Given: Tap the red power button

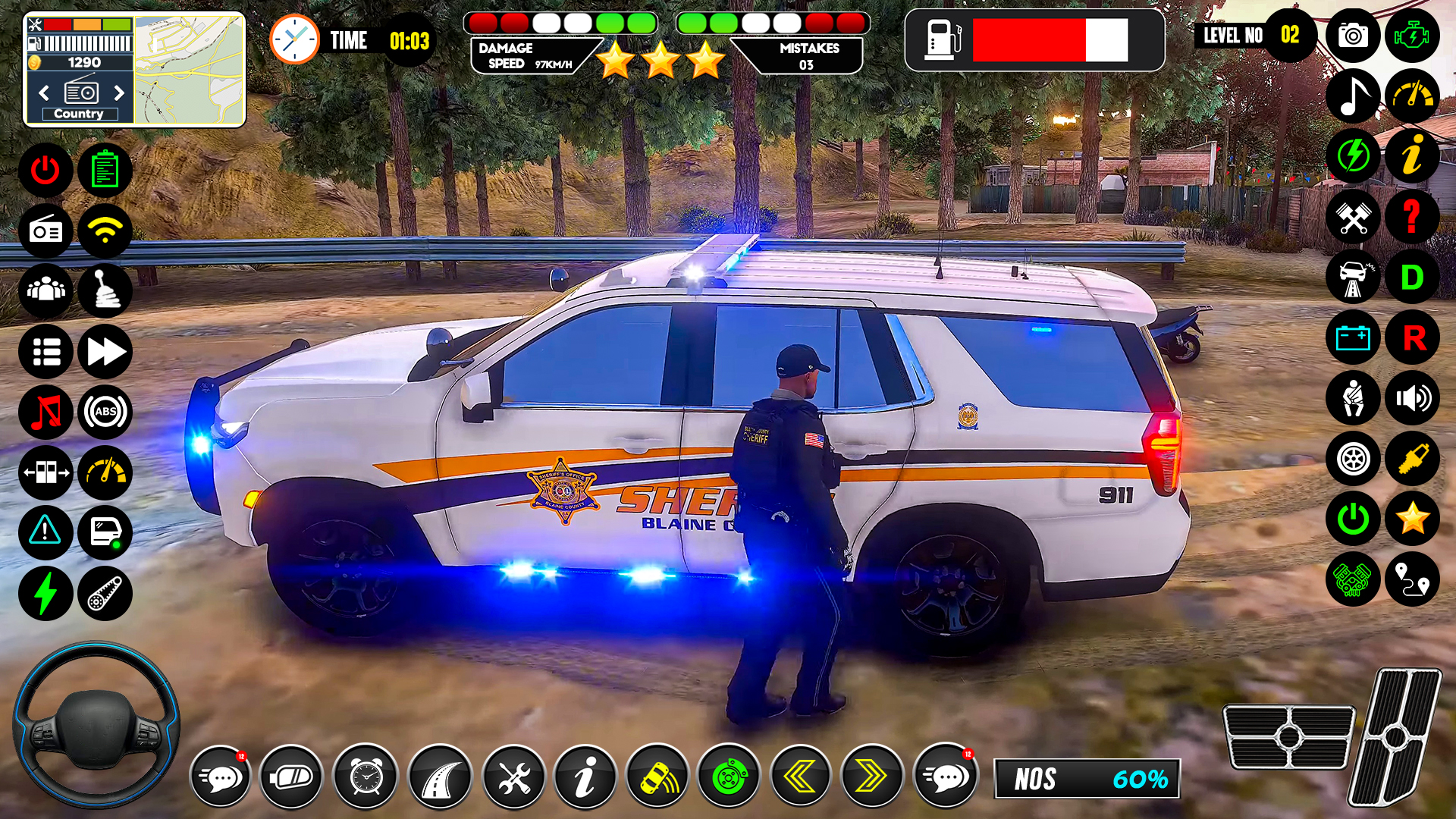Looking at the screenshot, I should coord(45,171).
